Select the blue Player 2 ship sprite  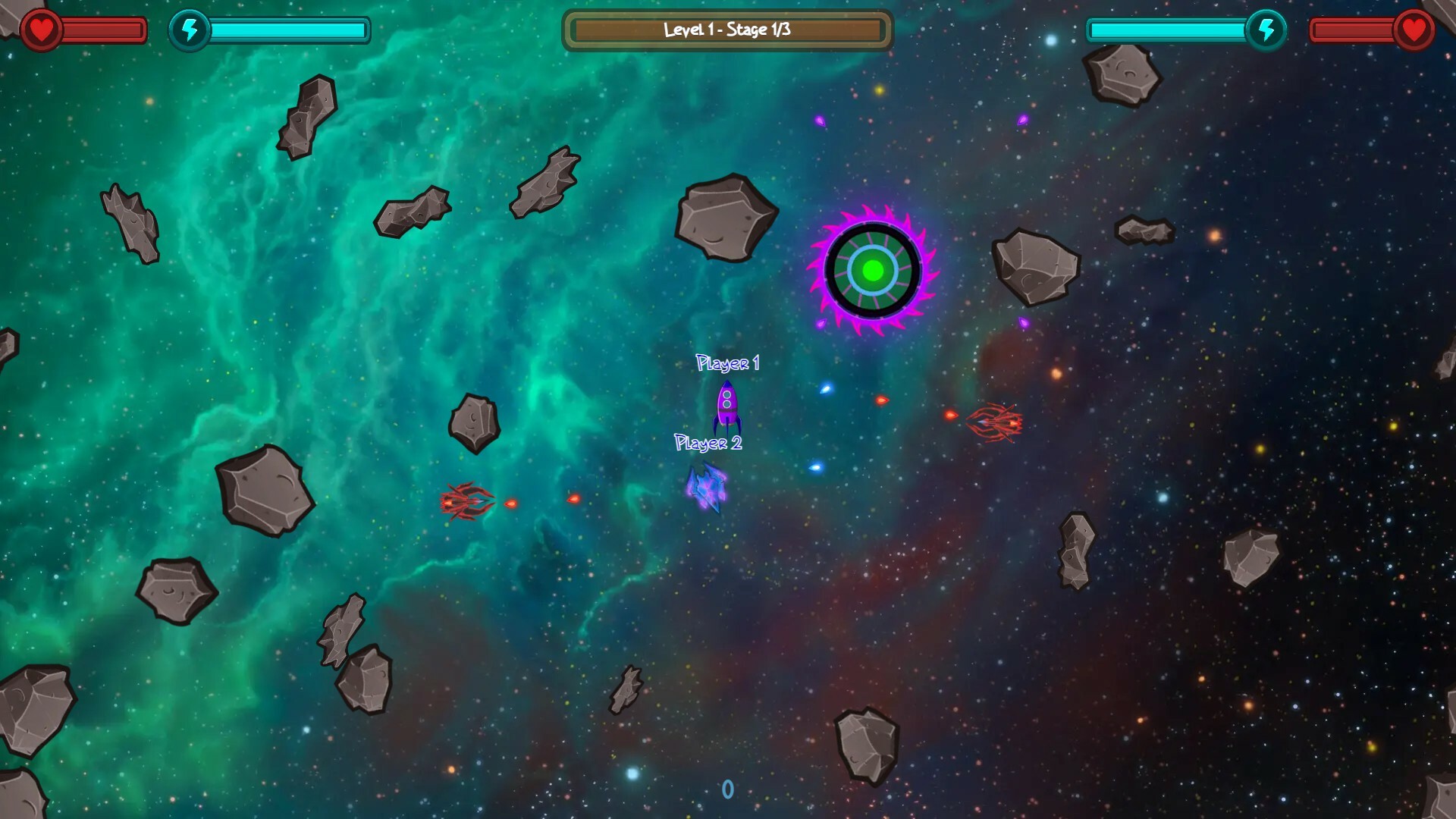point(707,482)
